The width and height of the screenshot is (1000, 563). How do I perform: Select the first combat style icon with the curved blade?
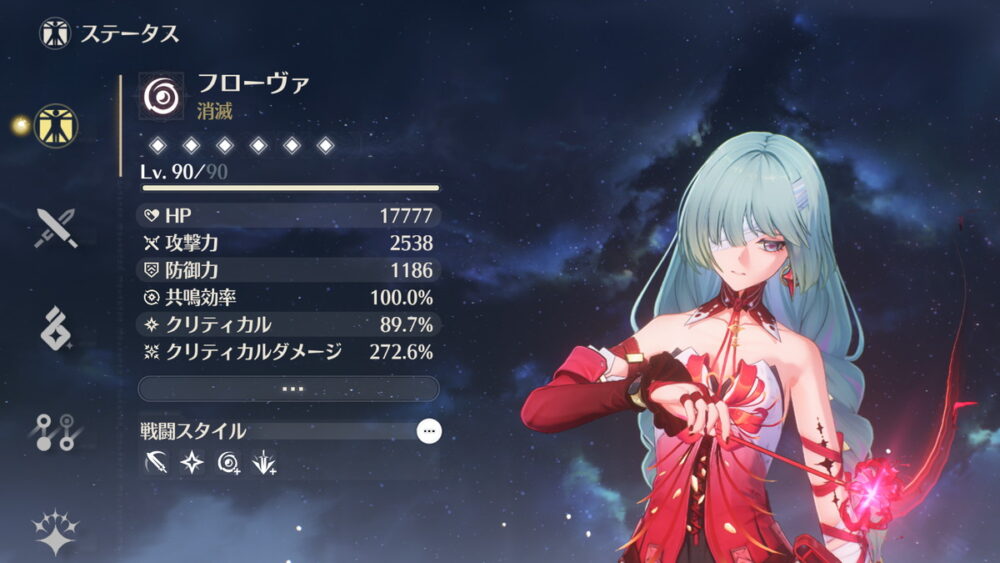[x=156, y=463]
